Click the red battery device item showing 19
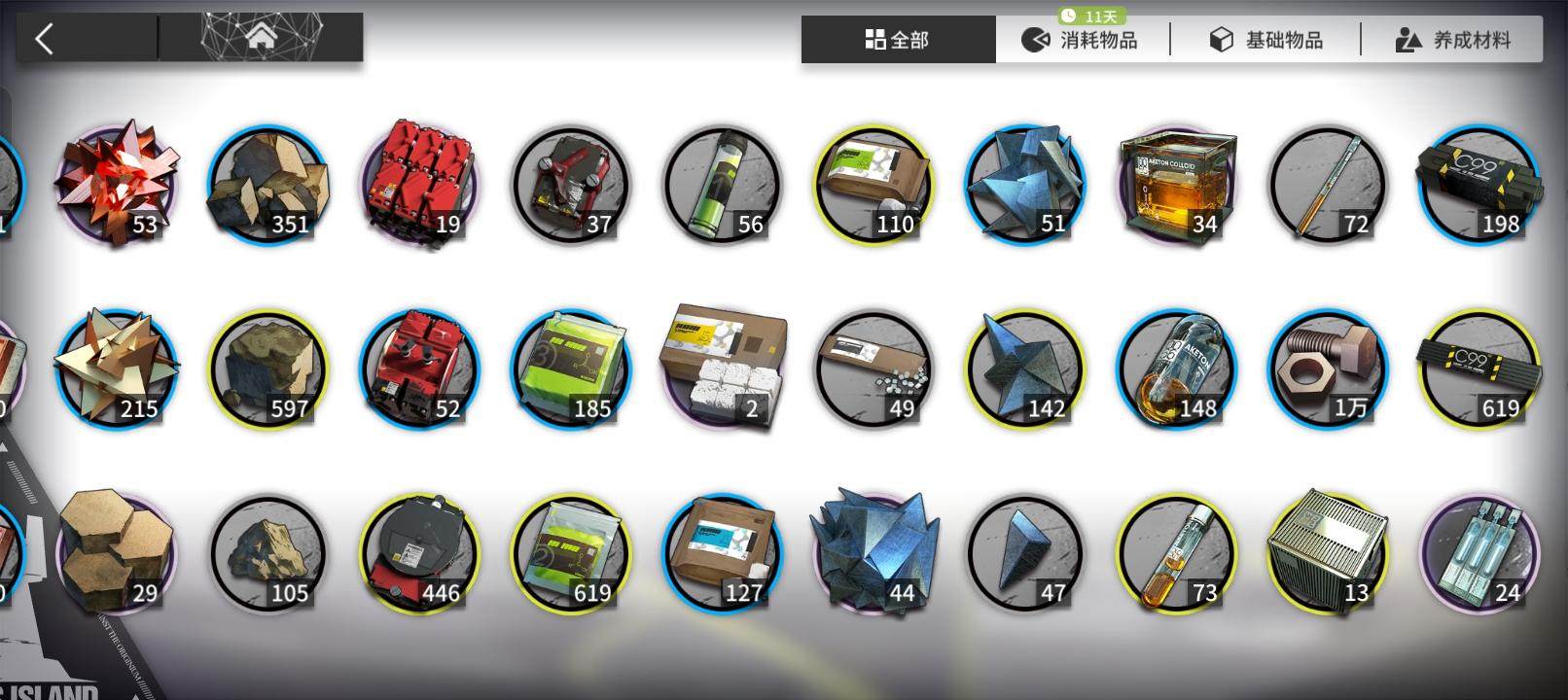Image resolution: width=1568 pixels, height=700 pixels. [x=418, y=183]
